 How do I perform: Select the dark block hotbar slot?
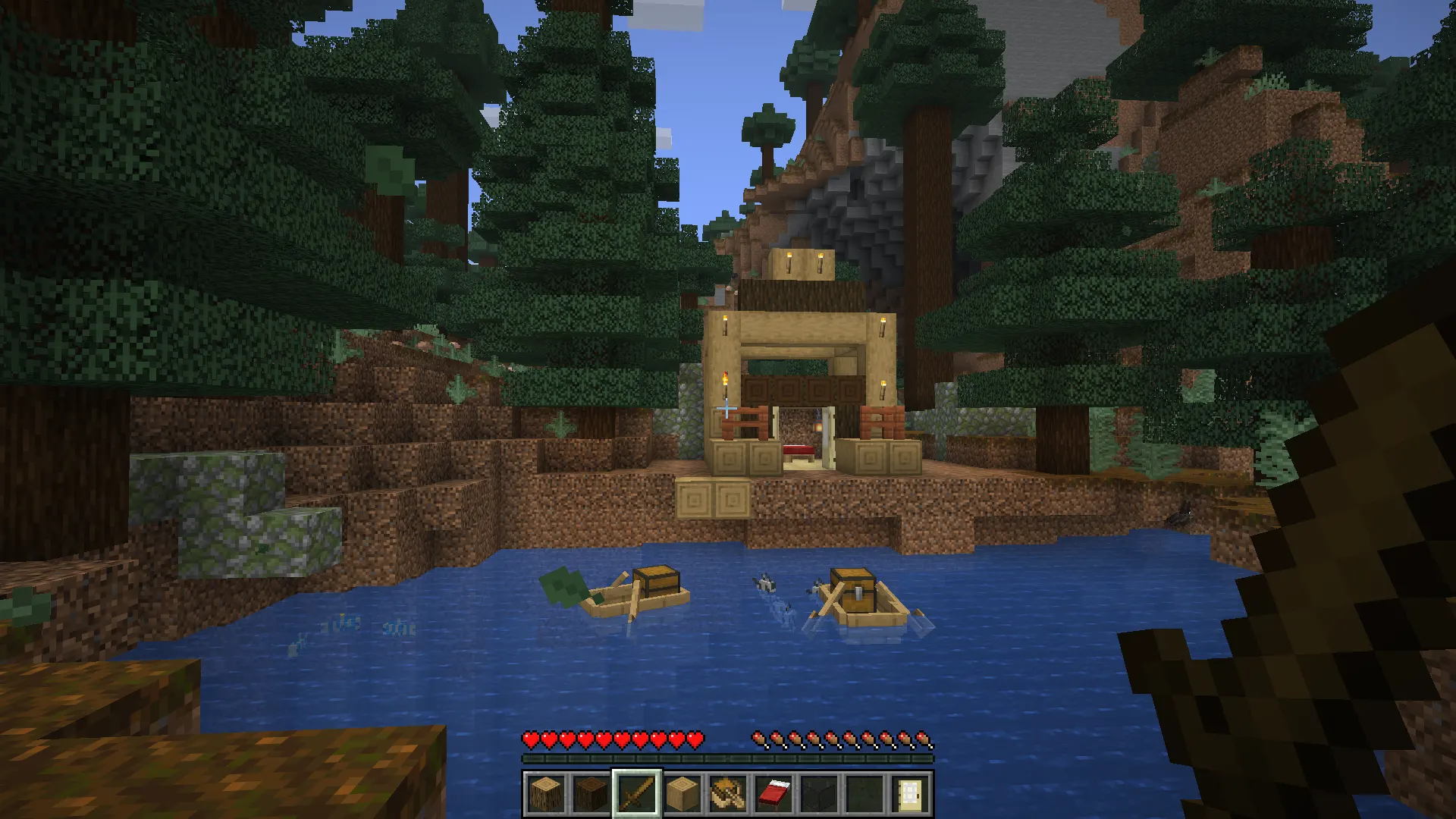click(819, 794)
